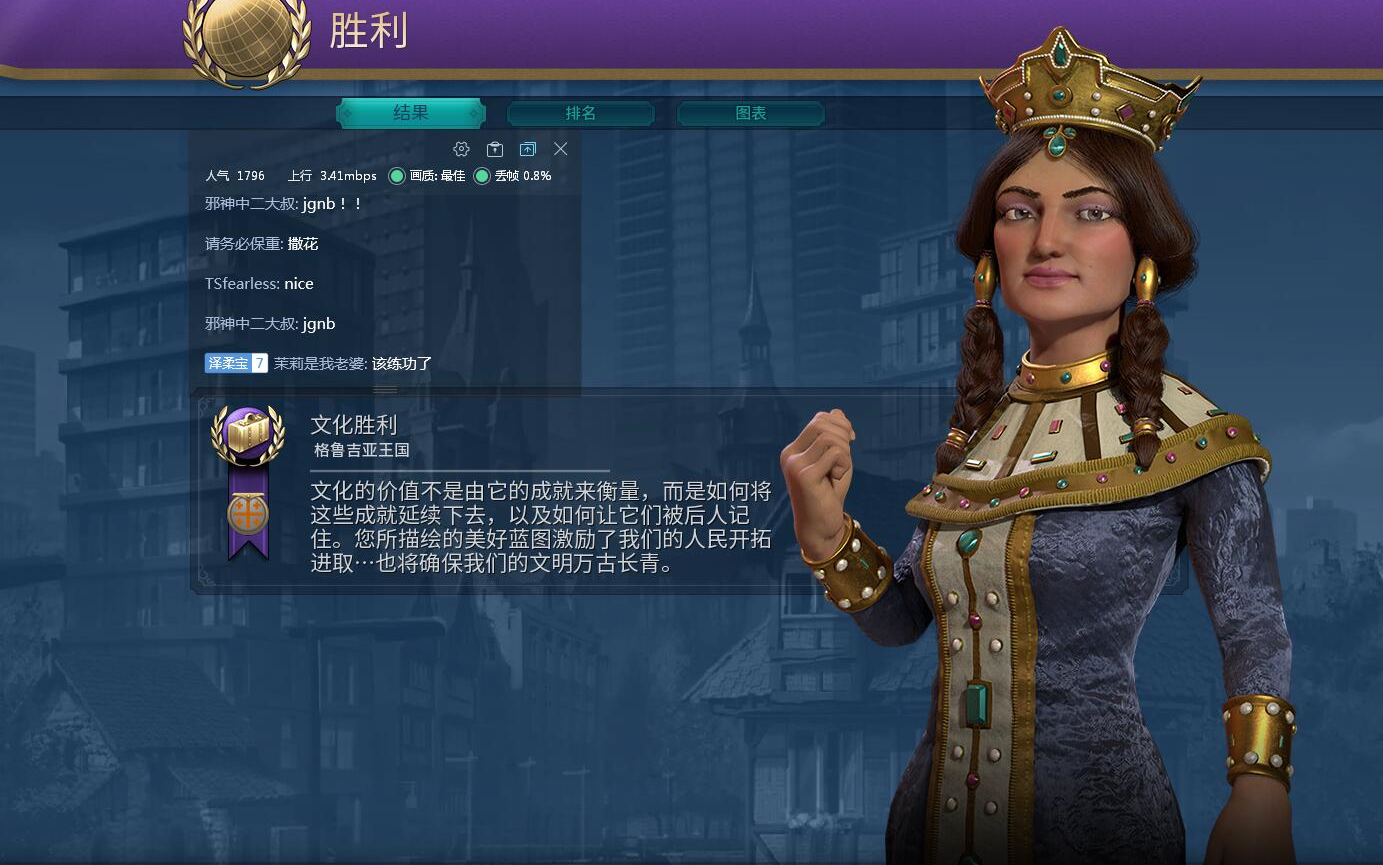
Task: Open stream overlay gear settings
Action: [x=461, y=149]
